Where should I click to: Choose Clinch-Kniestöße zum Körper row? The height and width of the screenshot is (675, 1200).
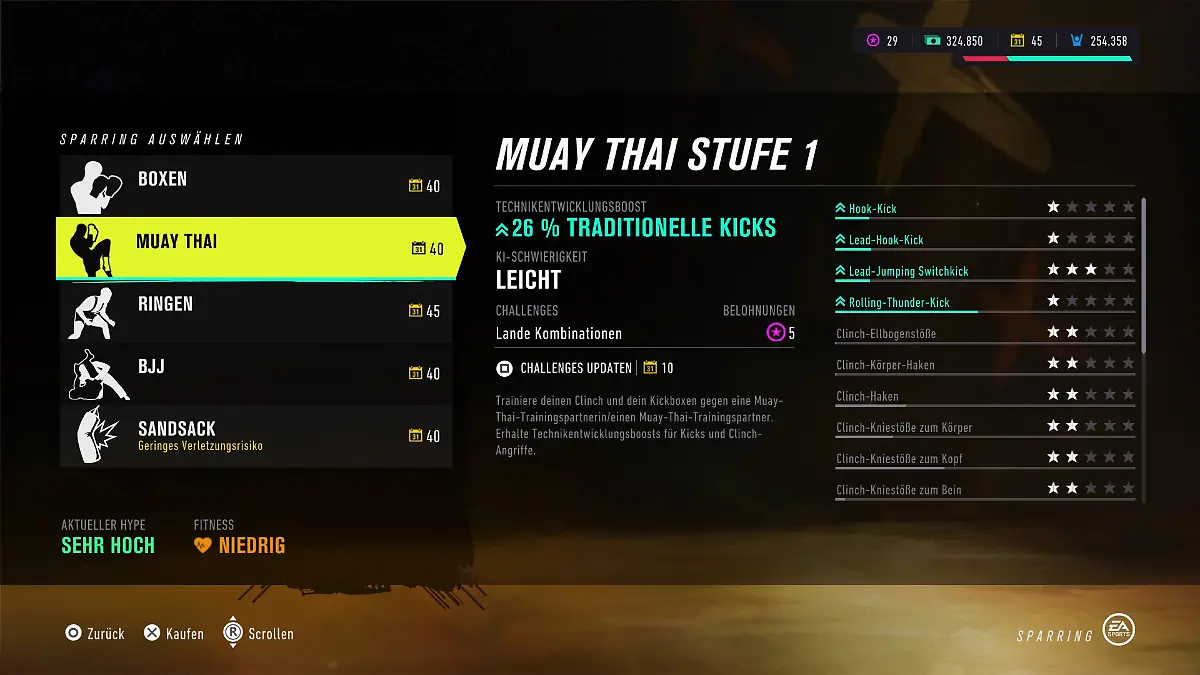pyautogui.click(x=984, y=427)
